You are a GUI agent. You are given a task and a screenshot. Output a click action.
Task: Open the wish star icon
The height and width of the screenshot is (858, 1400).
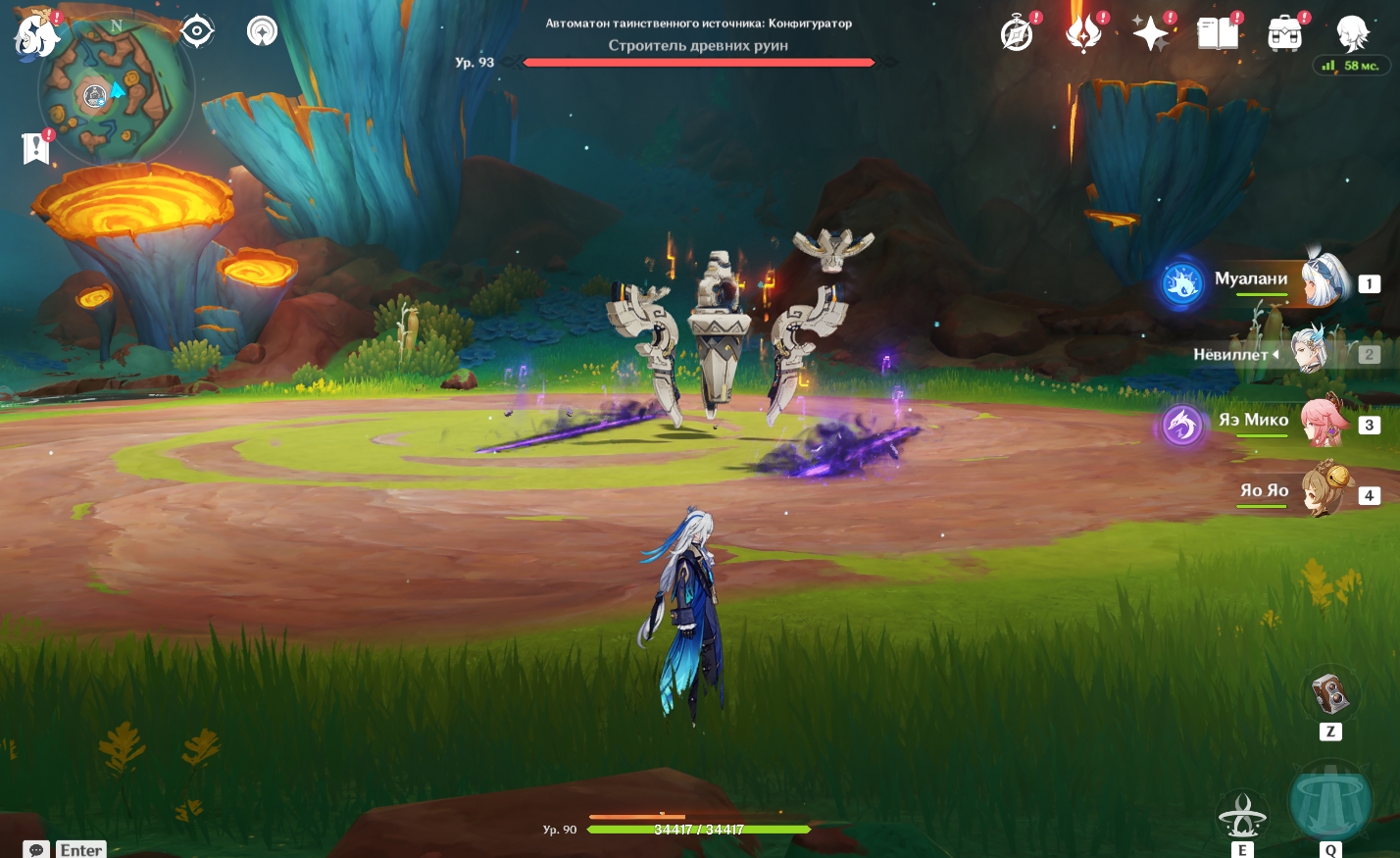pos(1150,34)
